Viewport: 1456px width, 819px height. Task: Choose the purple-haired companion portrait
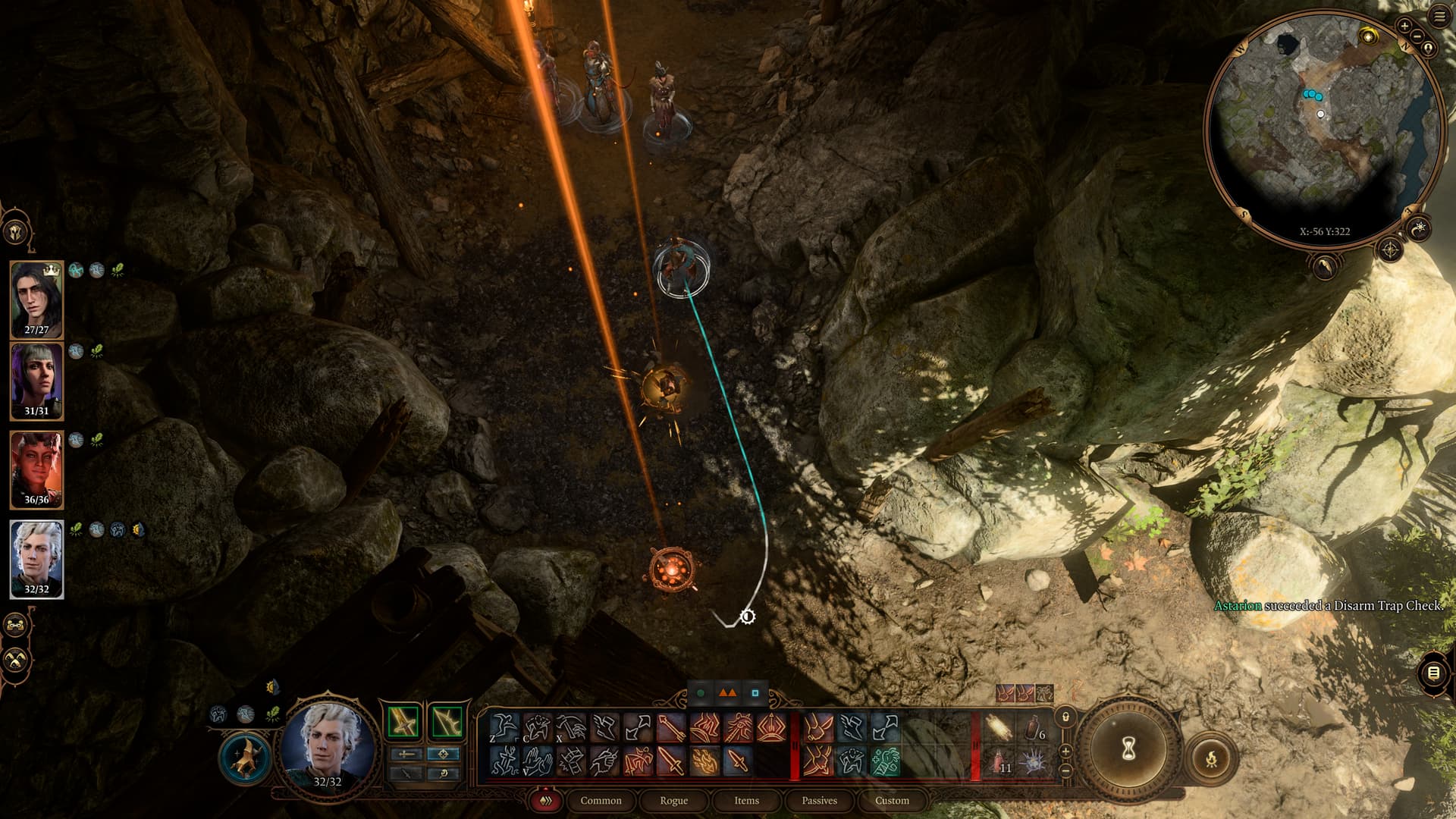point(36,379)
